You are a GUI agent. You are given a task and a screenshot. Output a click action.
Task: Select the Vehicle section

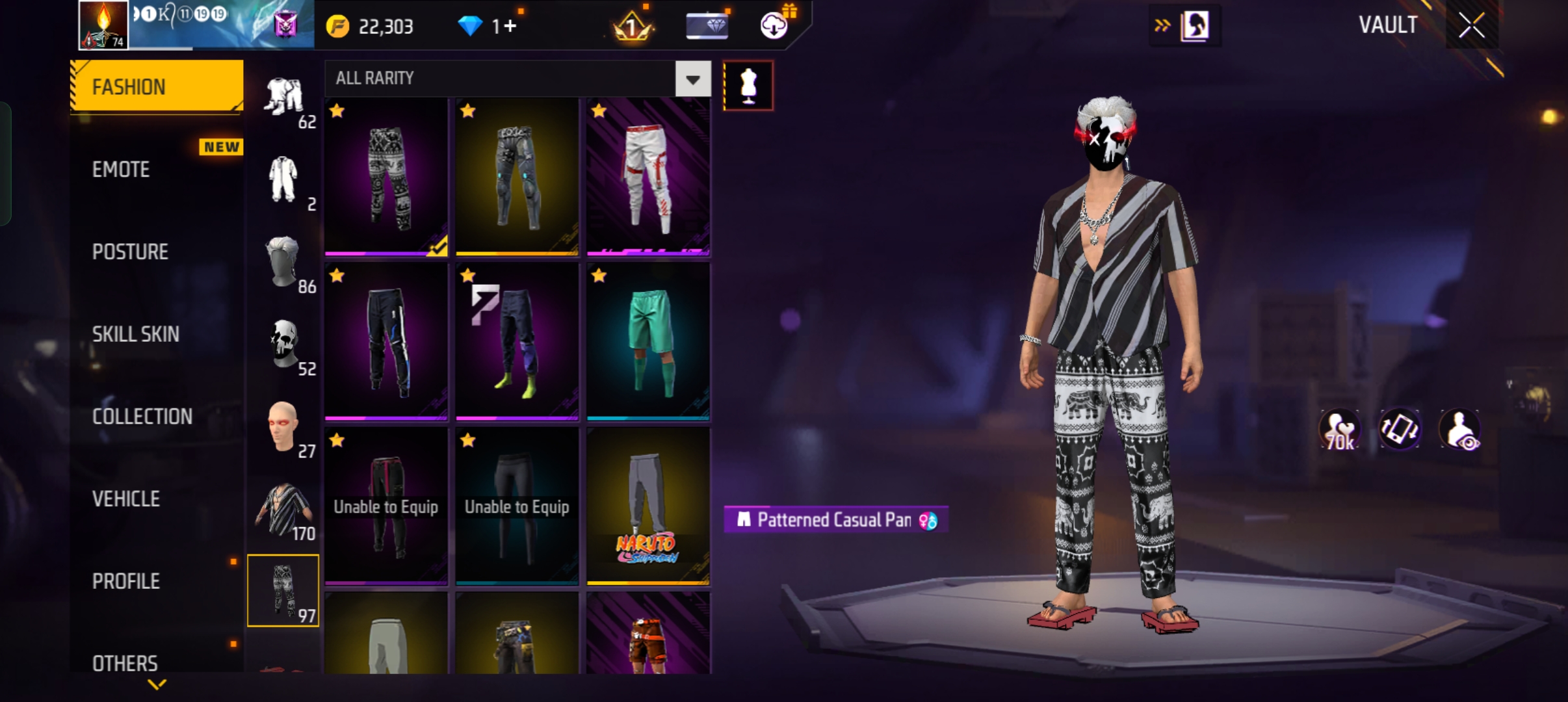tap(126, 499)
